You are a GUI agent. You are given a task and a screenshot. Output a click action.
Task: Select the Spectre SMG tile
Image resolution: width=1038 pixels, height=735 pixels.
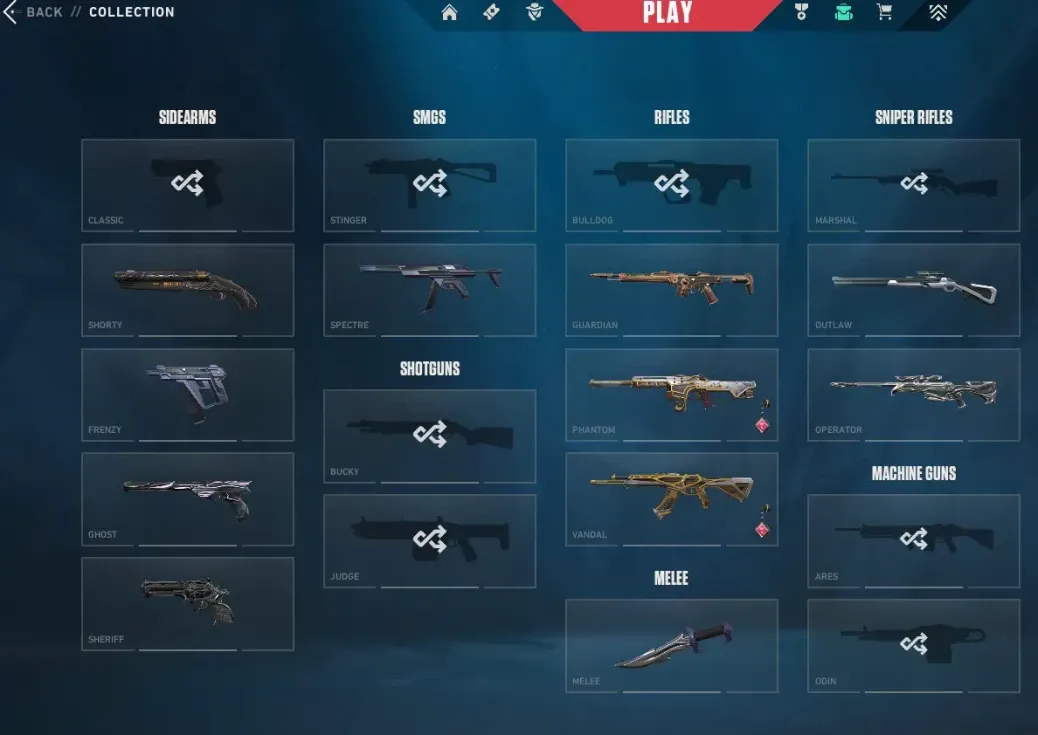pyautogui.click(x=429, y=290)
